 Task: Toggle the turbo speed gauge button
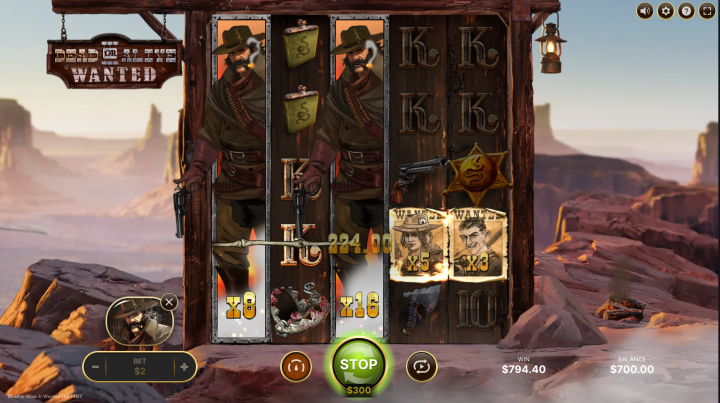click(x=296, y=366)
